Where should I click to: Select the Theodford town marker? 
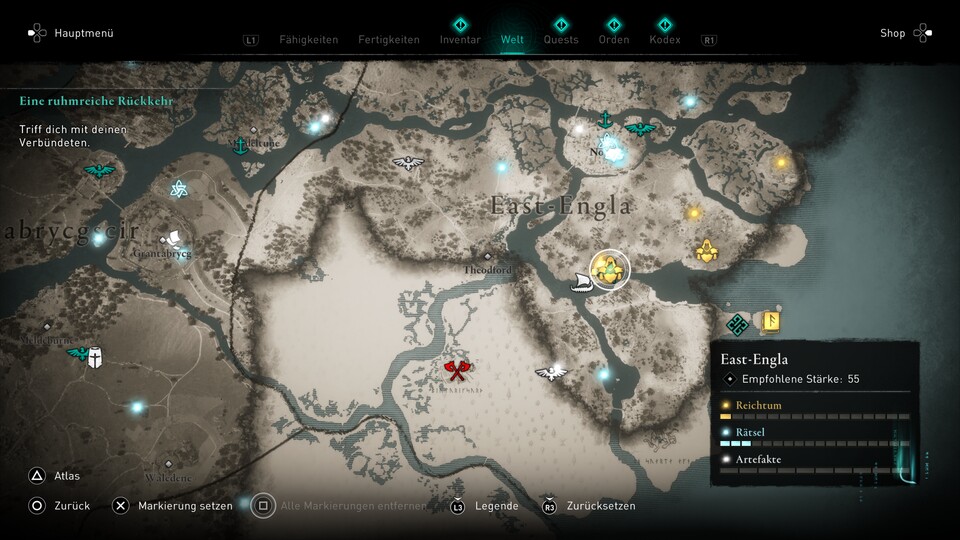(x=488, y=257)
